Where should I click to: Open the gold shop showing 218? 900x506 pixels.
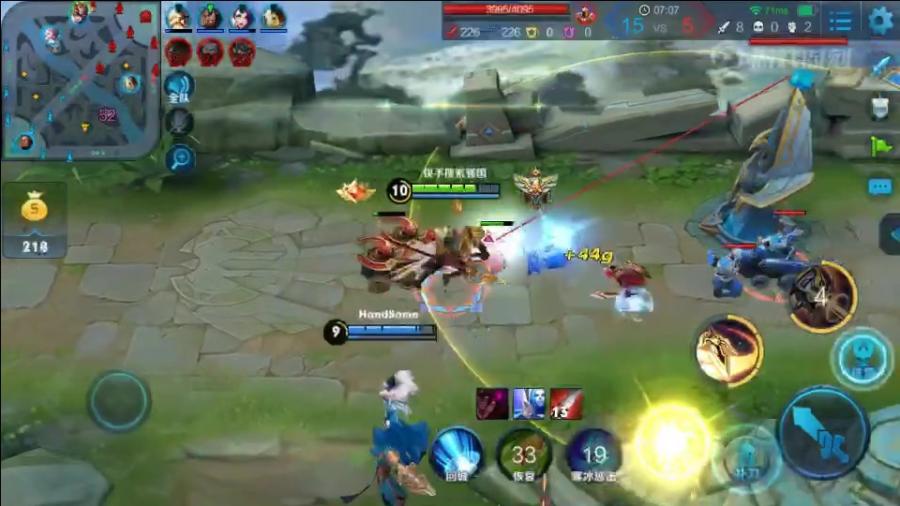coord(35,220)
